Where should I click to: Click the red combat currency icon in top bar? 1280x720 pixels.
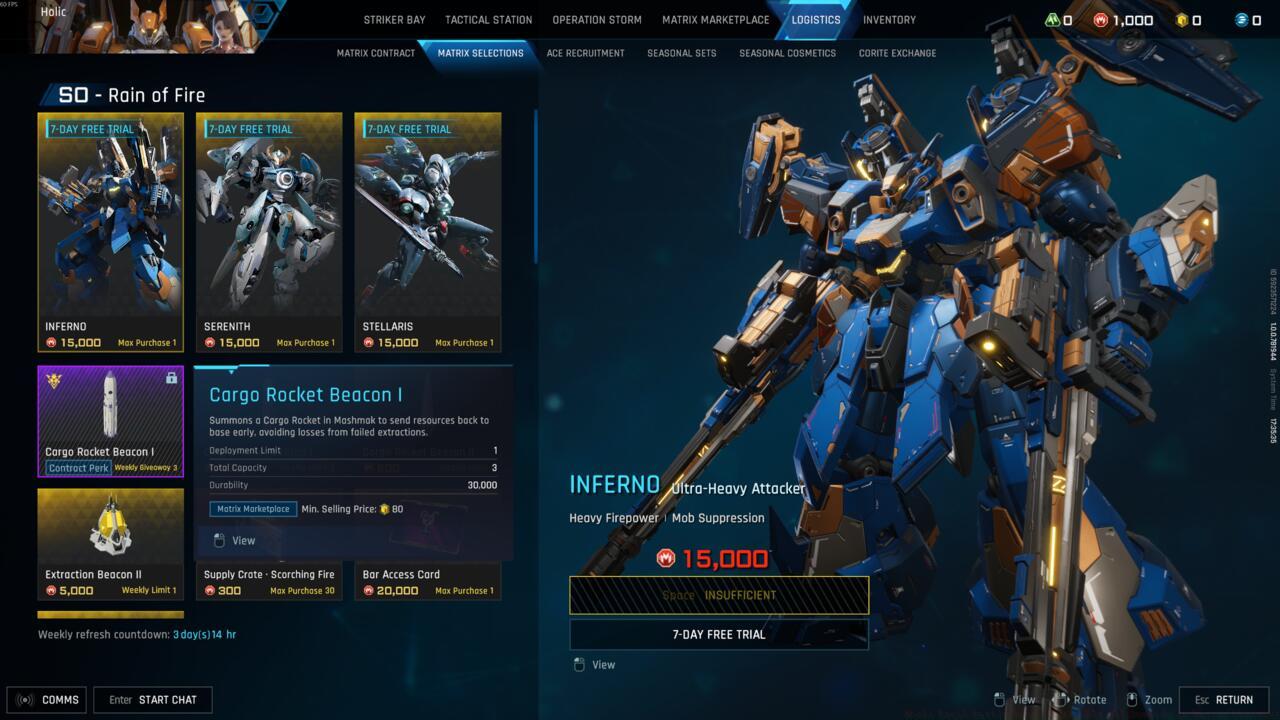[1100, 20]
